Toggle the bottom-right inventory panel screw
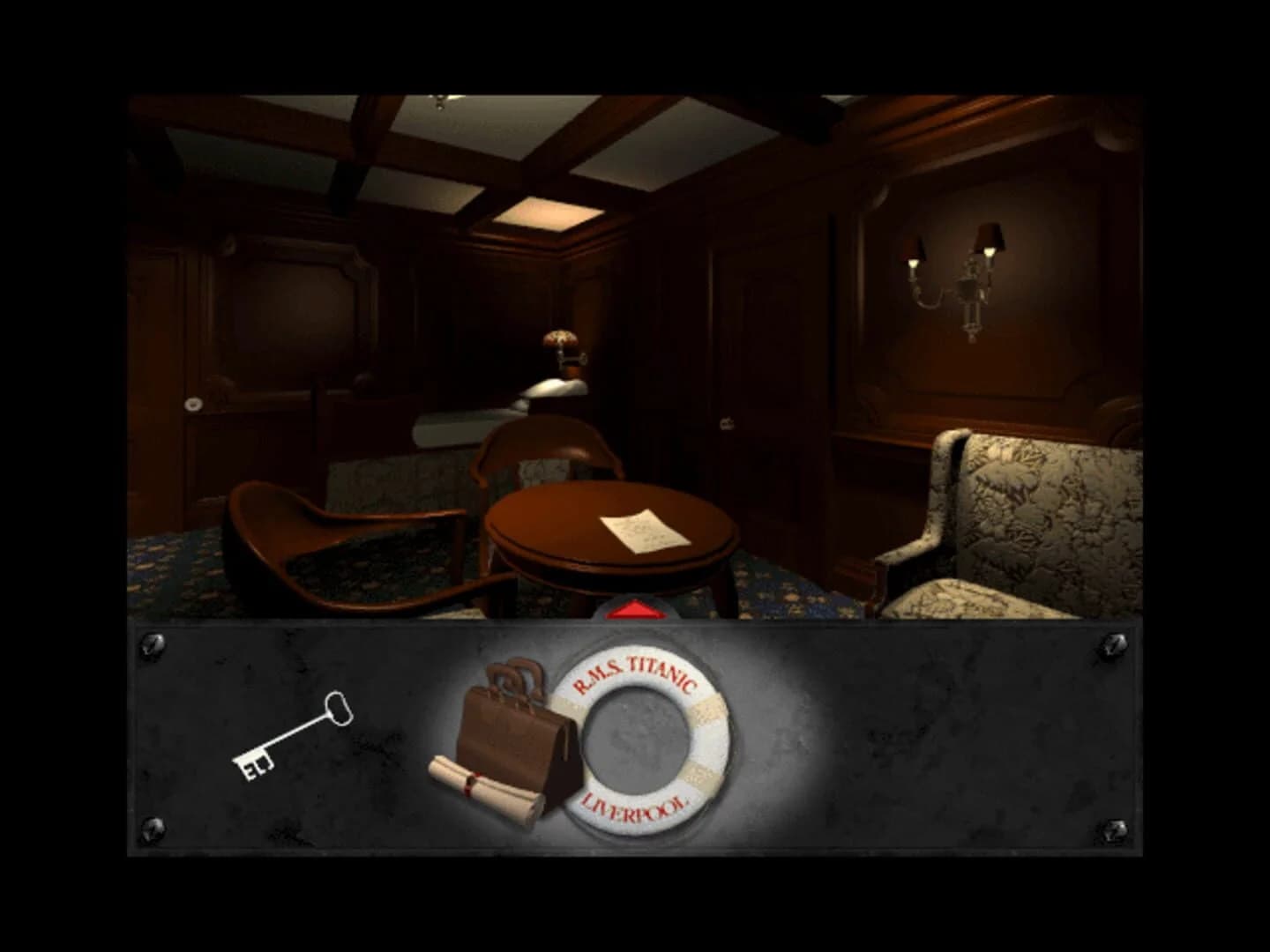The image size is (1270, 952). coord(1114,829)
